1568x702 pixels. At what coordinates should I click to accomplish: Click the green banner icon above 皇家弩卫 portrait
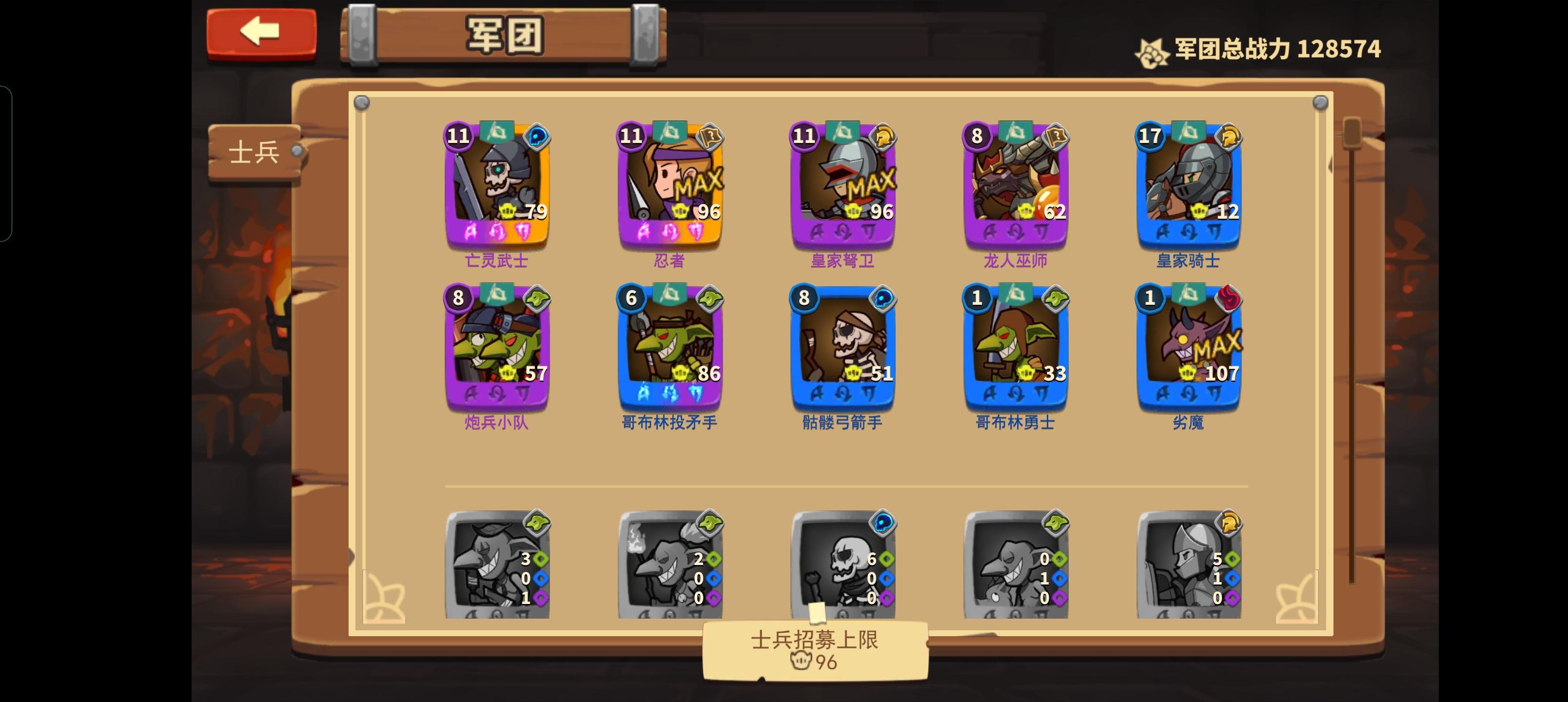pos(842,133)
